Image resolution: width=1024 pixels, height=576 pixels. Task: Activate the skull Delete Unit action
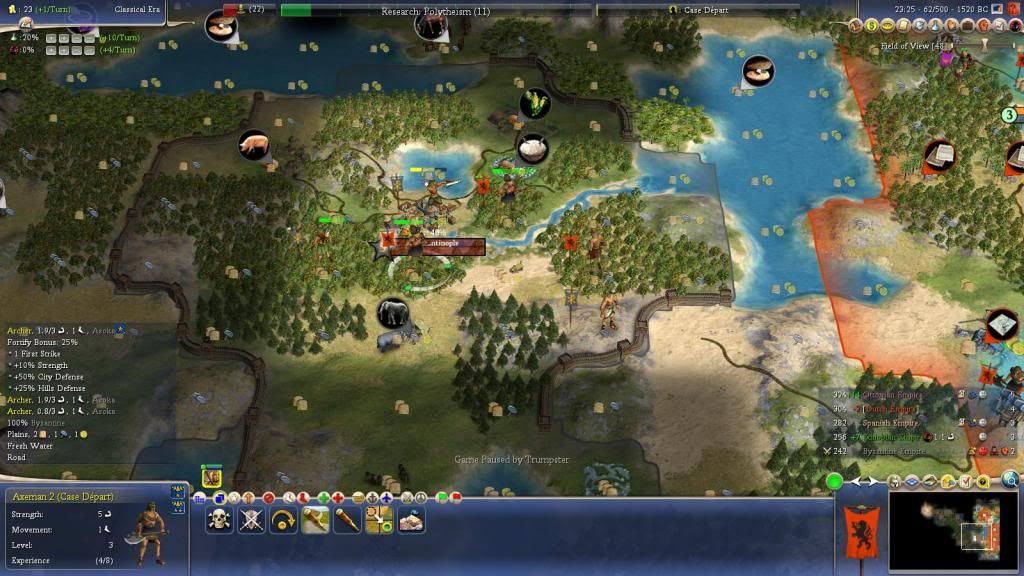click(219, 520)
